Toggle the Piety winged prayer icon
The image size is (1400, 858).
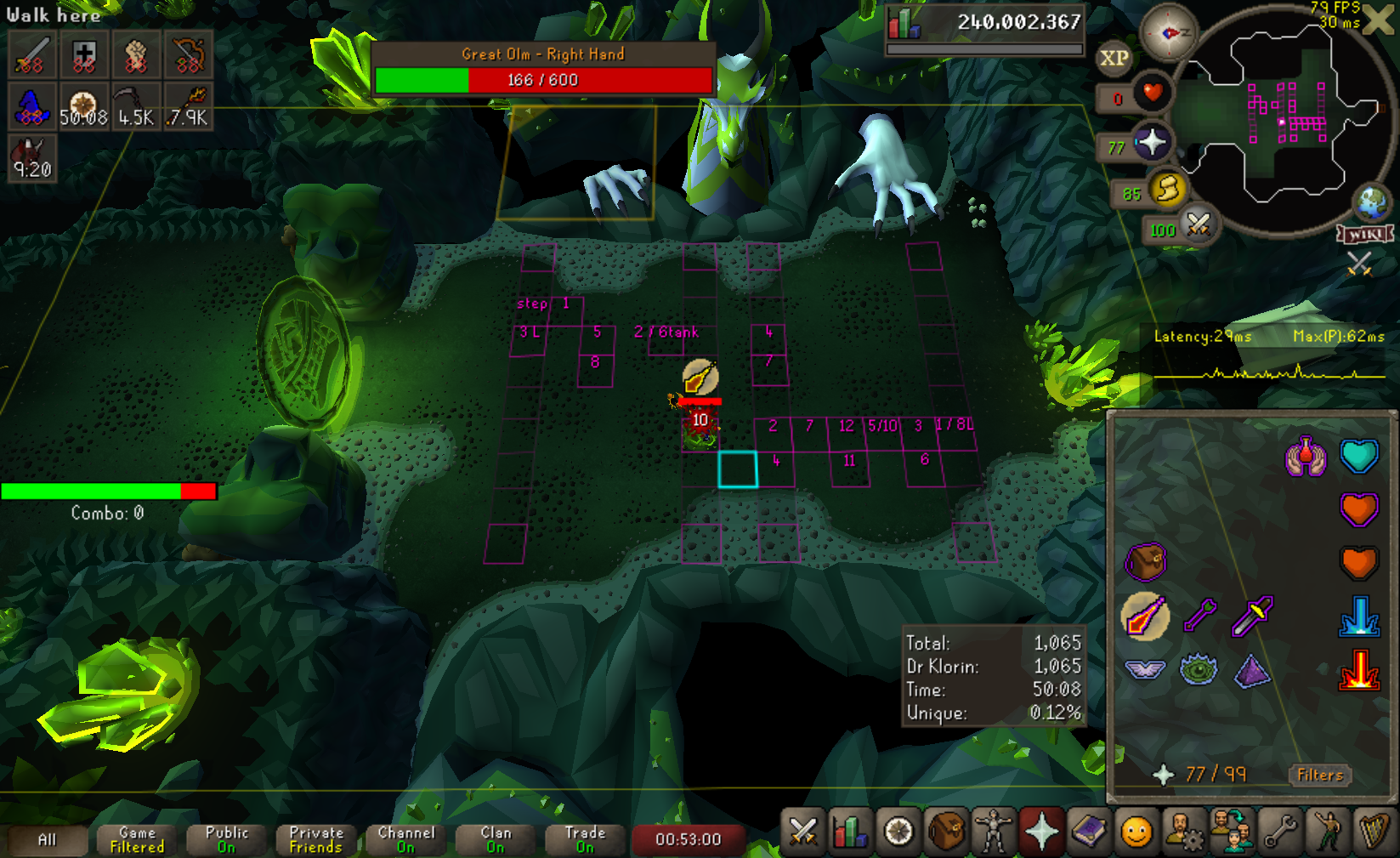(1144, 670)
